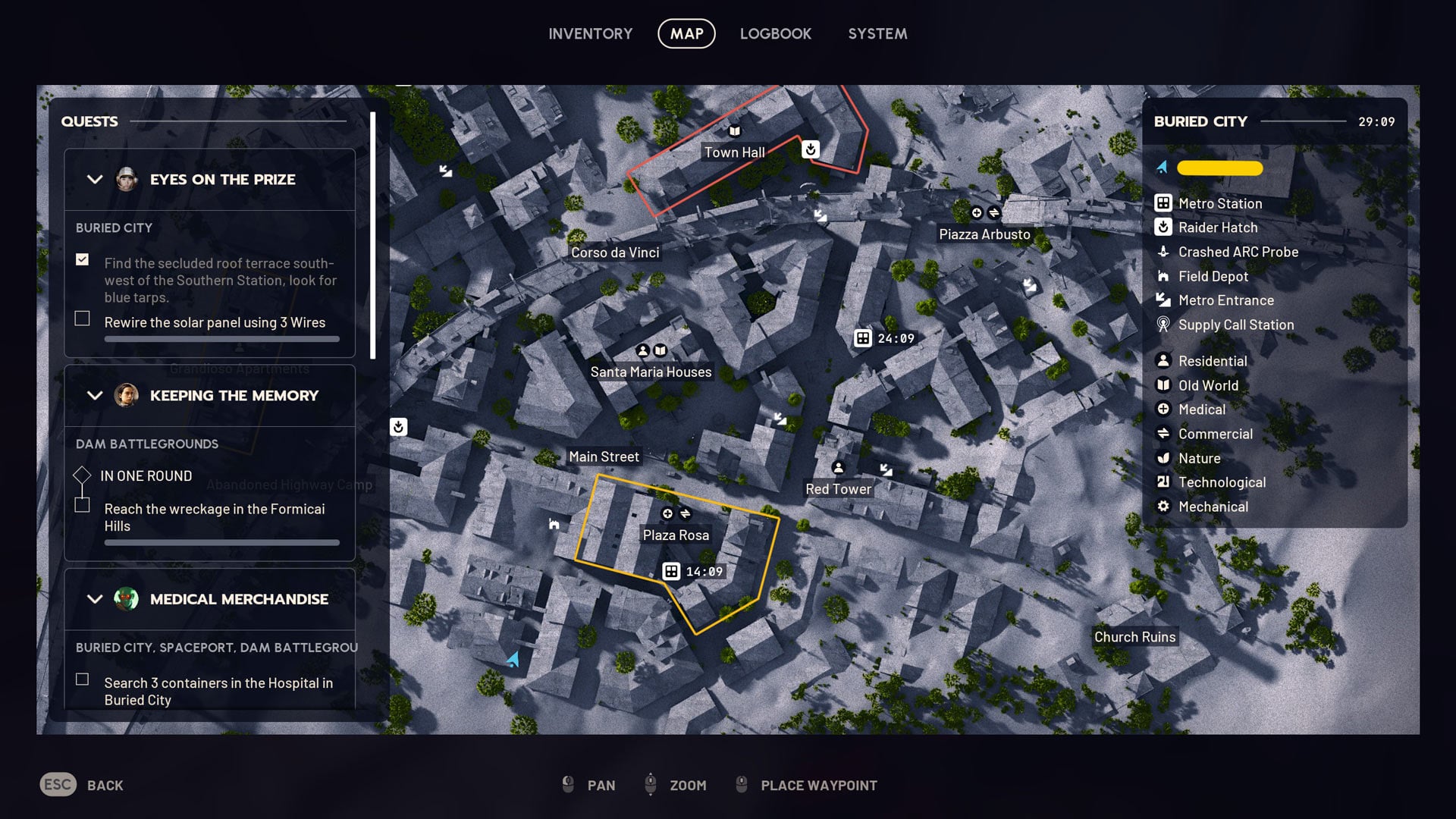
Task: Select the Raider Hatch marker near Town Hall
Action: (x=809, y=149)
